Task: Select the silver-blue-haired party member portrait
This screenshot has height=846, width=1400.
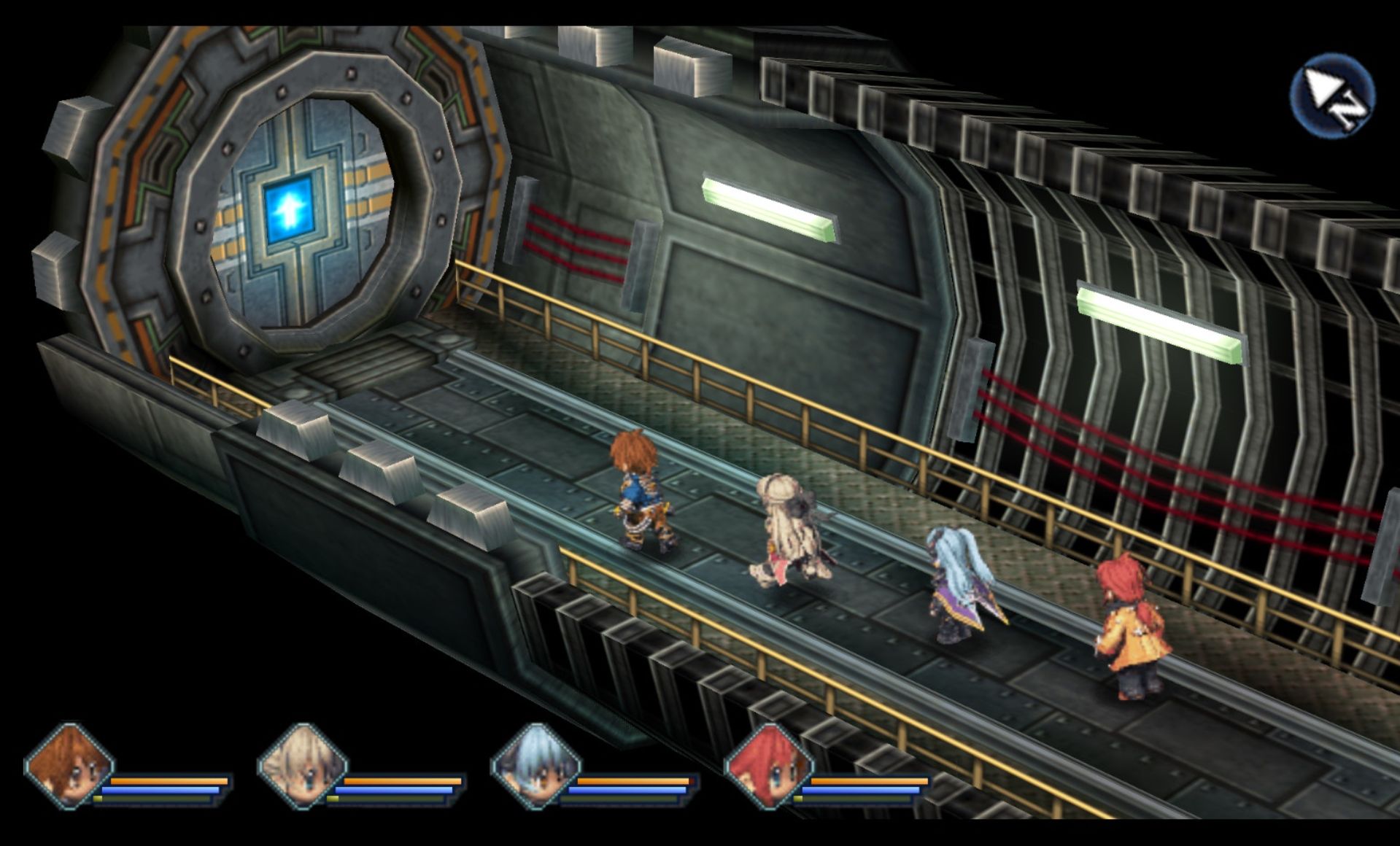Action: pyautogui.click(x=536, y=767)
